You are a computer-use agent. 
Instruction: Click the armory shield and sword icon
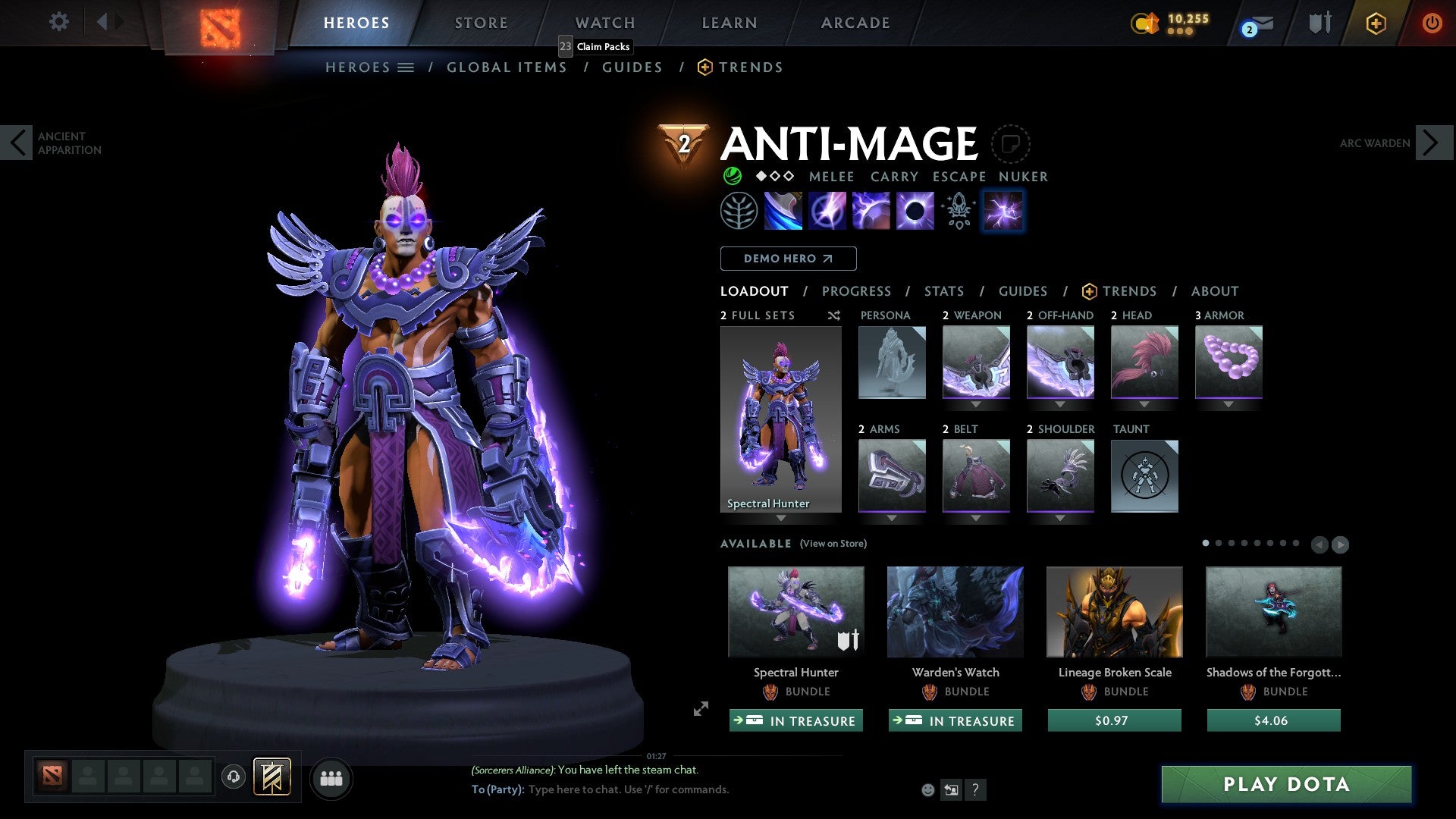coord(1319,23)
